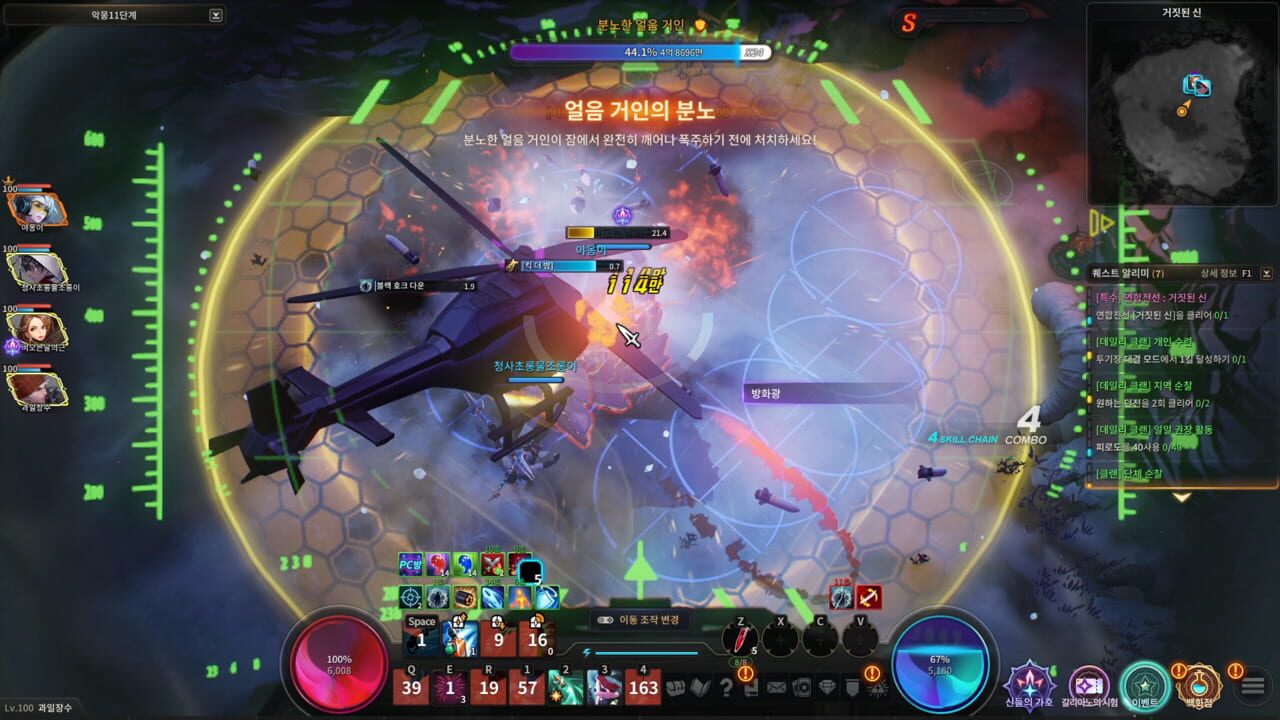
Task: Open the 이벤트 event star menu
Action: pyautogui.click(x=1145, y=687)
